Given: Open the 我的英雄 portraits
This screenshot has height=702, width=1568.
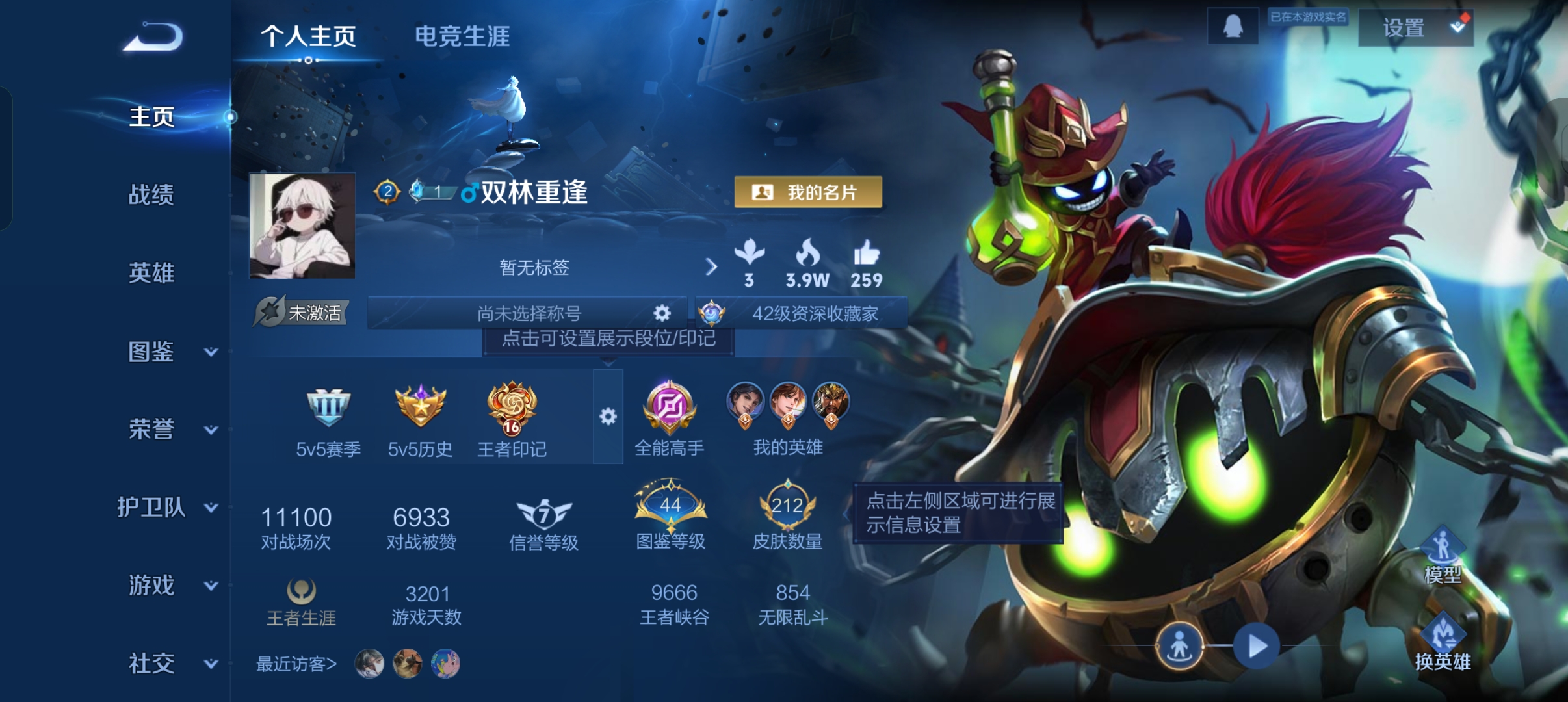Looking at the screenshot, I should point(788,416).
